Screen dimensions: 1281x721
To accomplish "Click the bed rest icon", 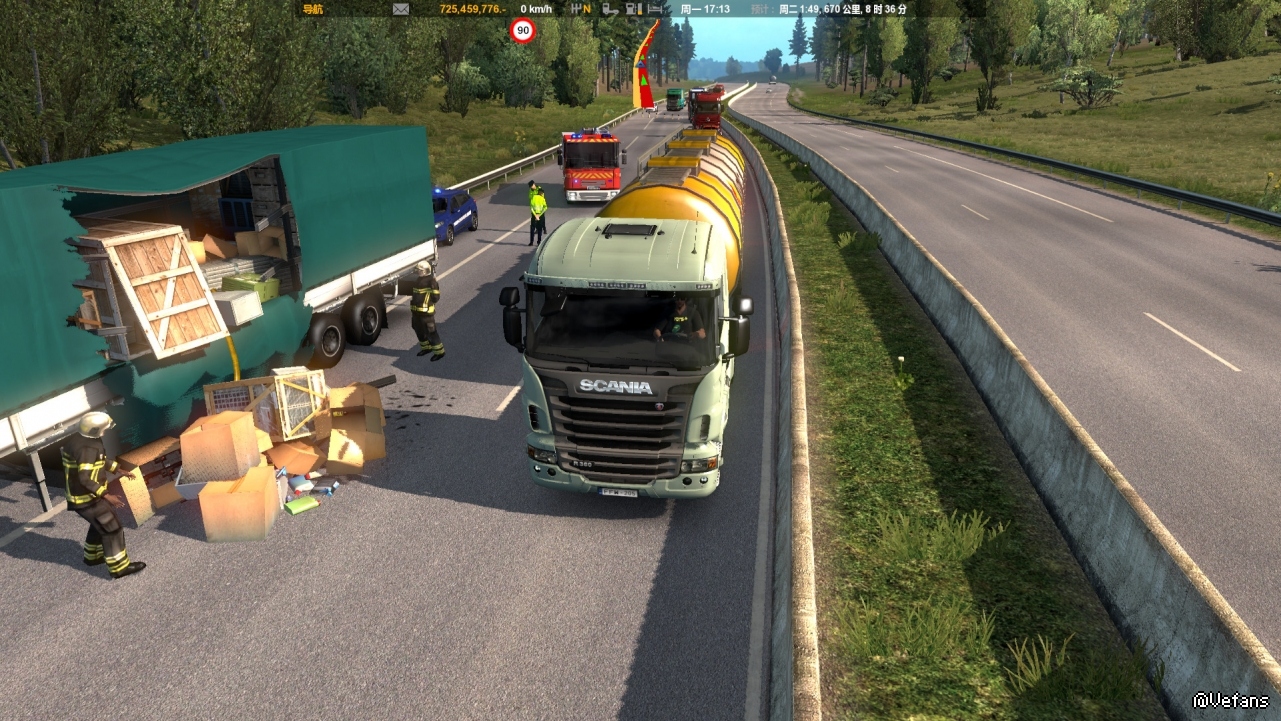I will coord(655,9).
